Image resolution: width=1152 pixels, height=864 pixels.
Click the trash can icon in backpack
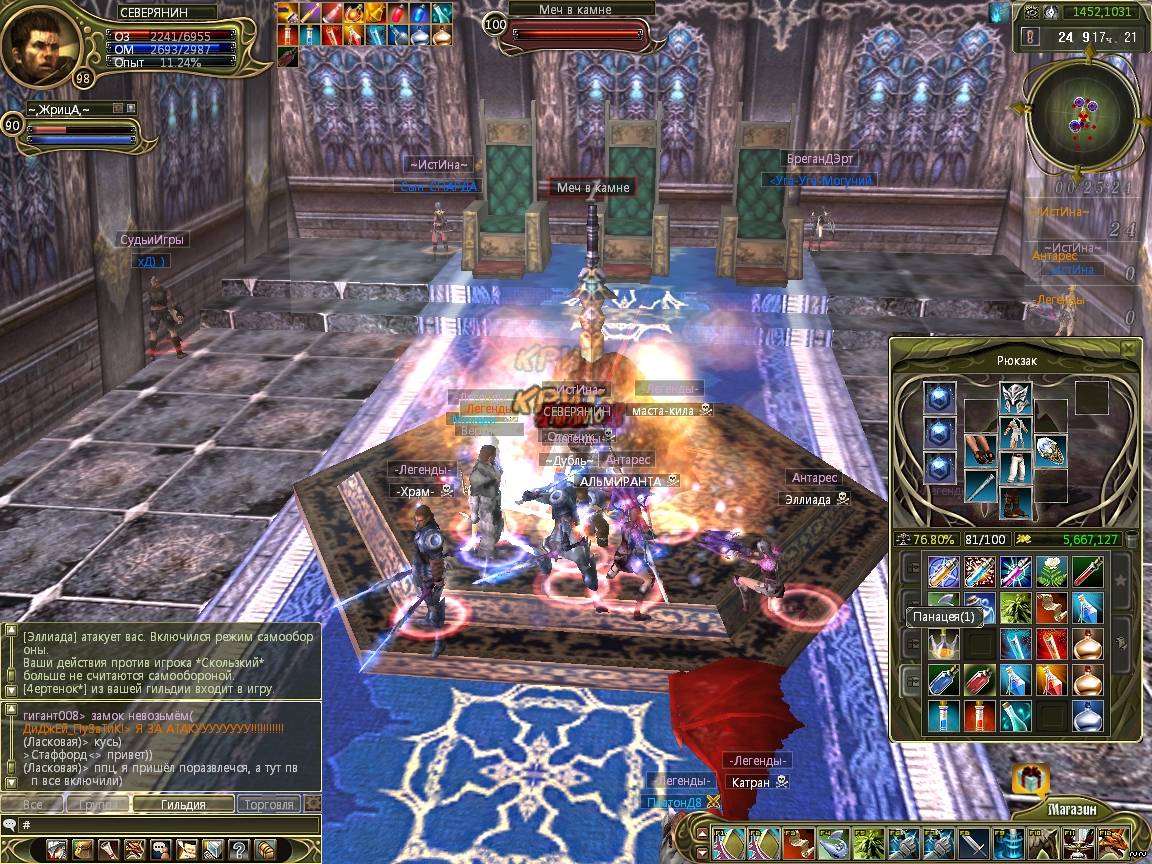coord(1132,539)
